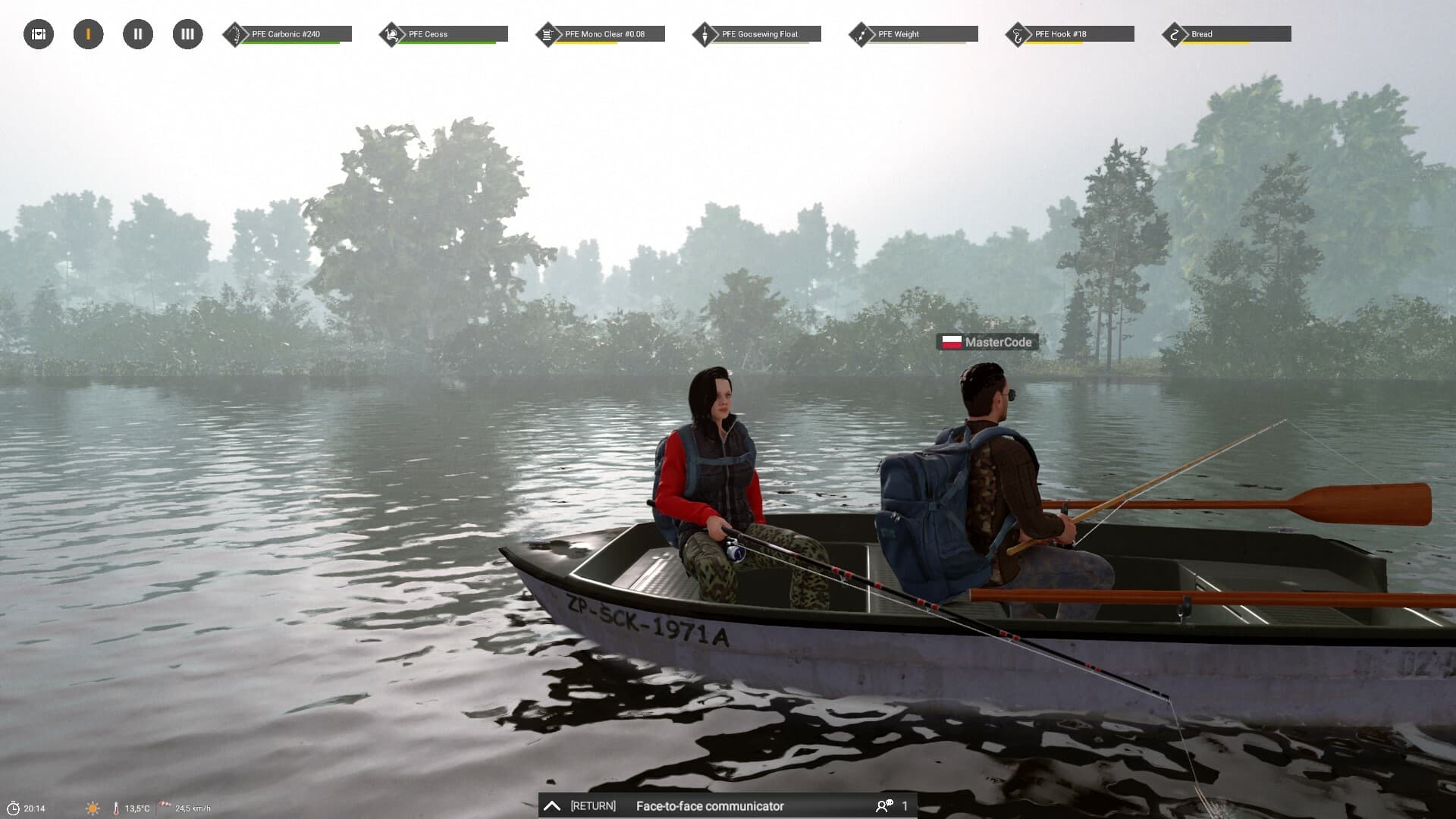Equip rod slot I
This screenshot has width=1456, height=819.
(x=88, y=33)
